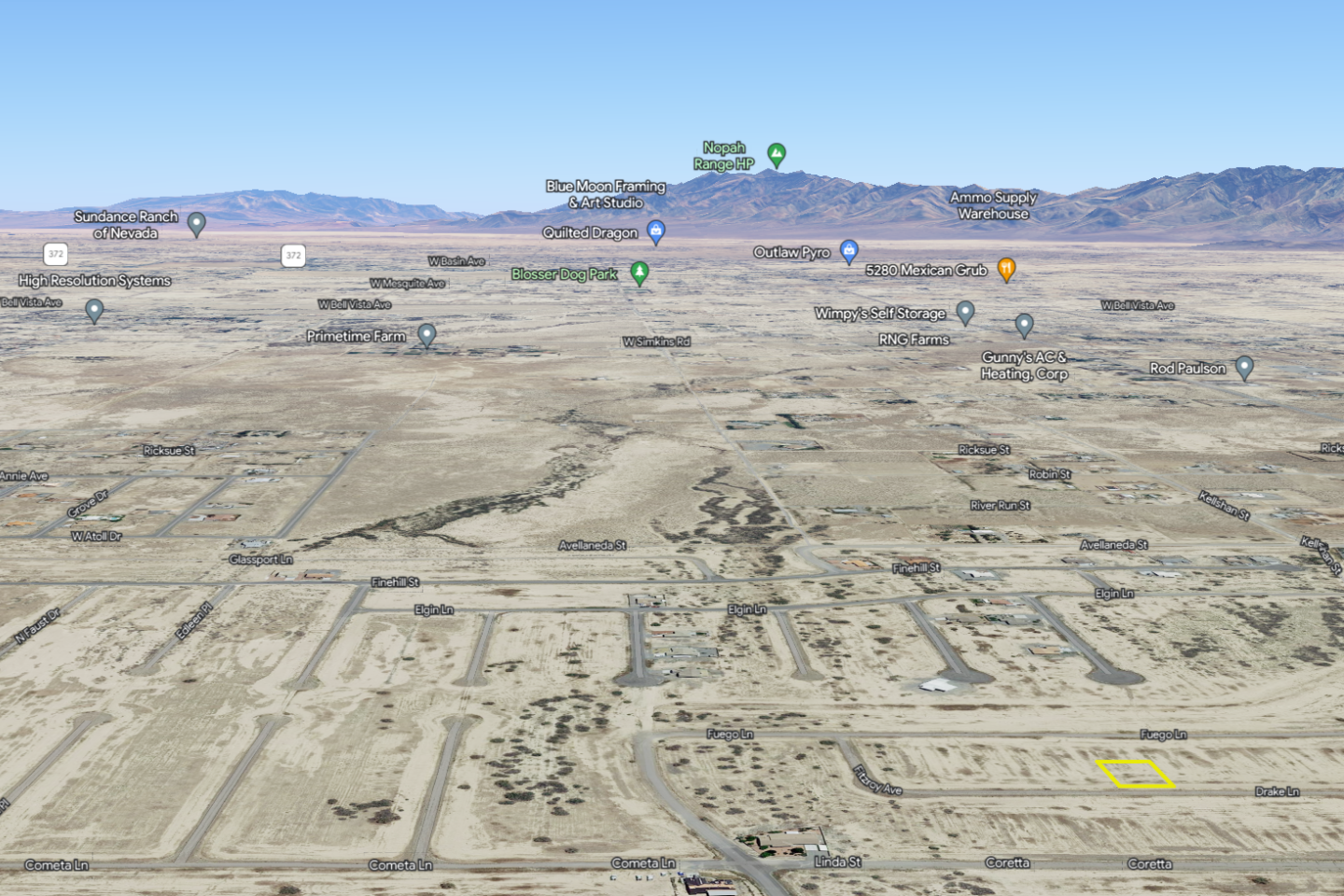Click the Blosser Dog Park pin
This screenshot has width=1344, height=896.
point(638,273)
